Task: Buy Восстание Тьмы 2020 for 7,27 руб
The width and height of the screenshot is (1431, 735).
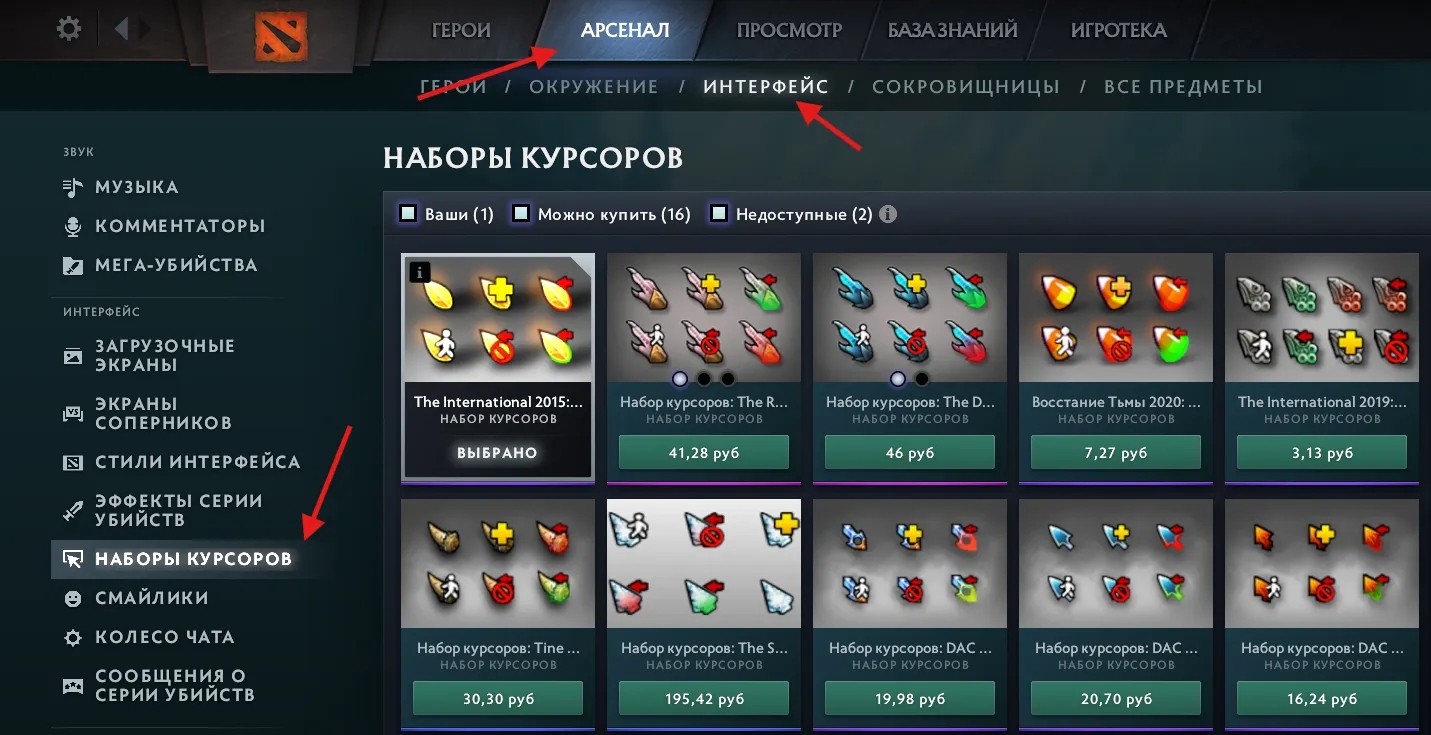Action: click(1115, 452)
